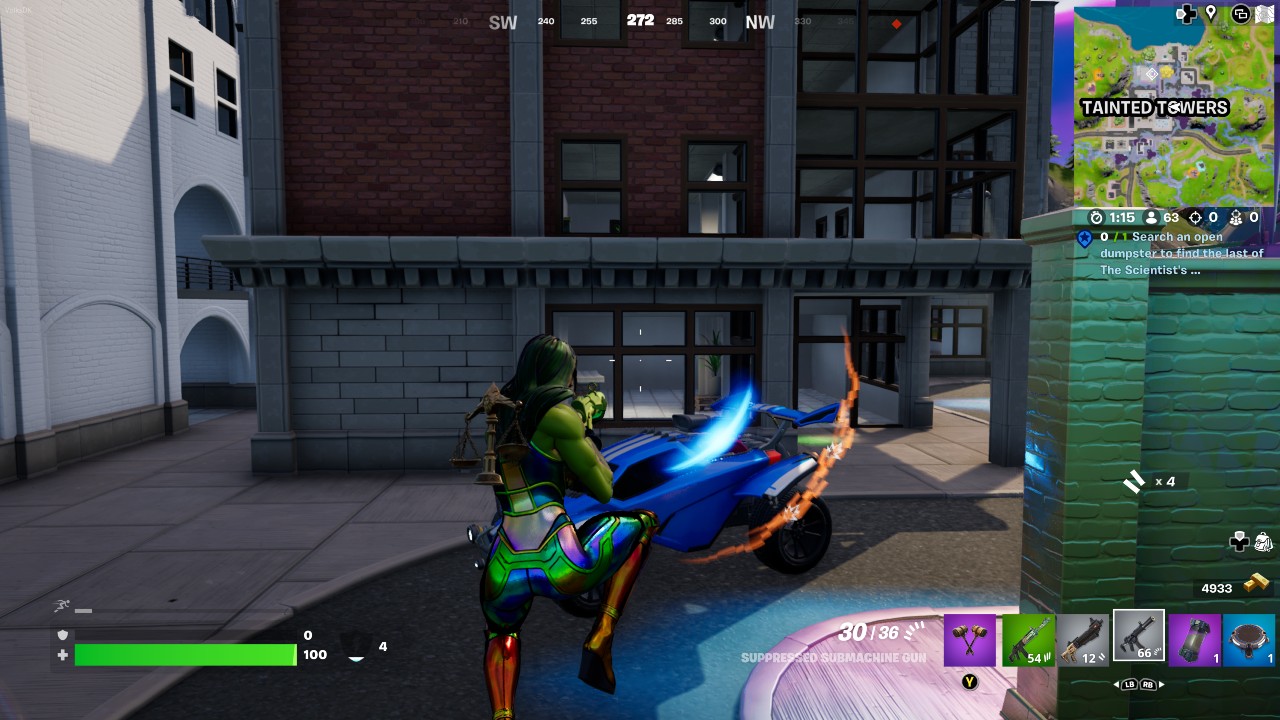Select the blue trap item in the last slot
This screenshot has height=720, width=1280.
(1250, 640)
